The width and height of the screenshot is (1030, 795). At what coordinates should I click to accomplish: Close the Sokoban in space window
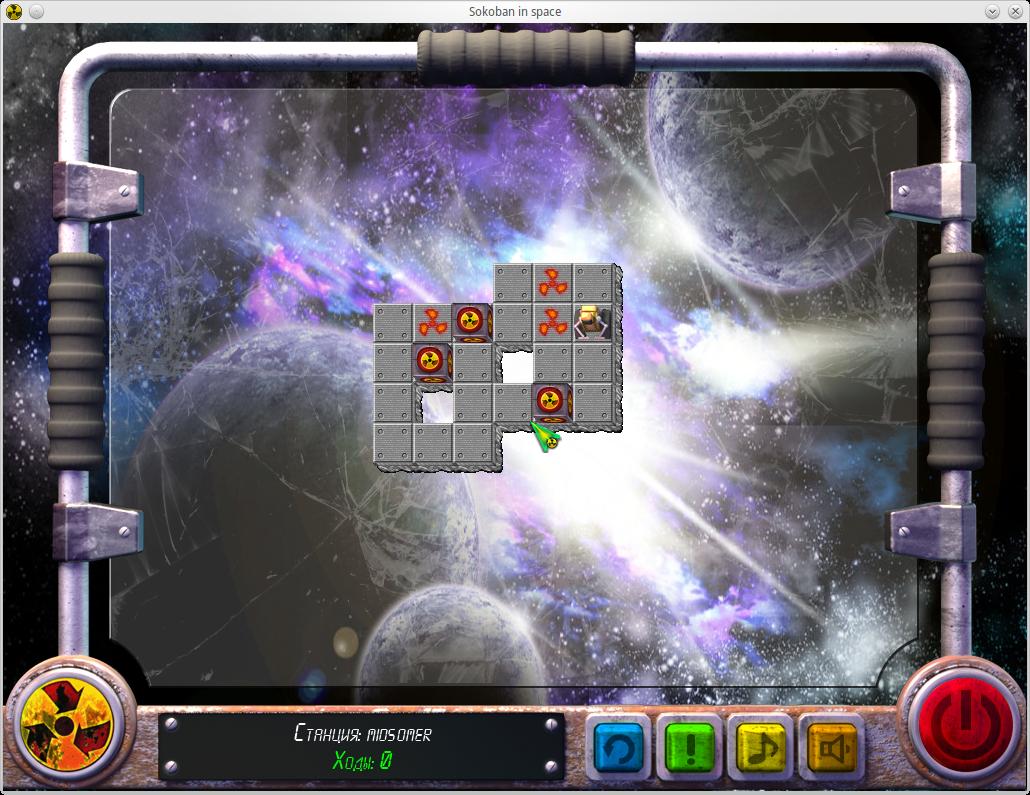tap(1012, 11)
